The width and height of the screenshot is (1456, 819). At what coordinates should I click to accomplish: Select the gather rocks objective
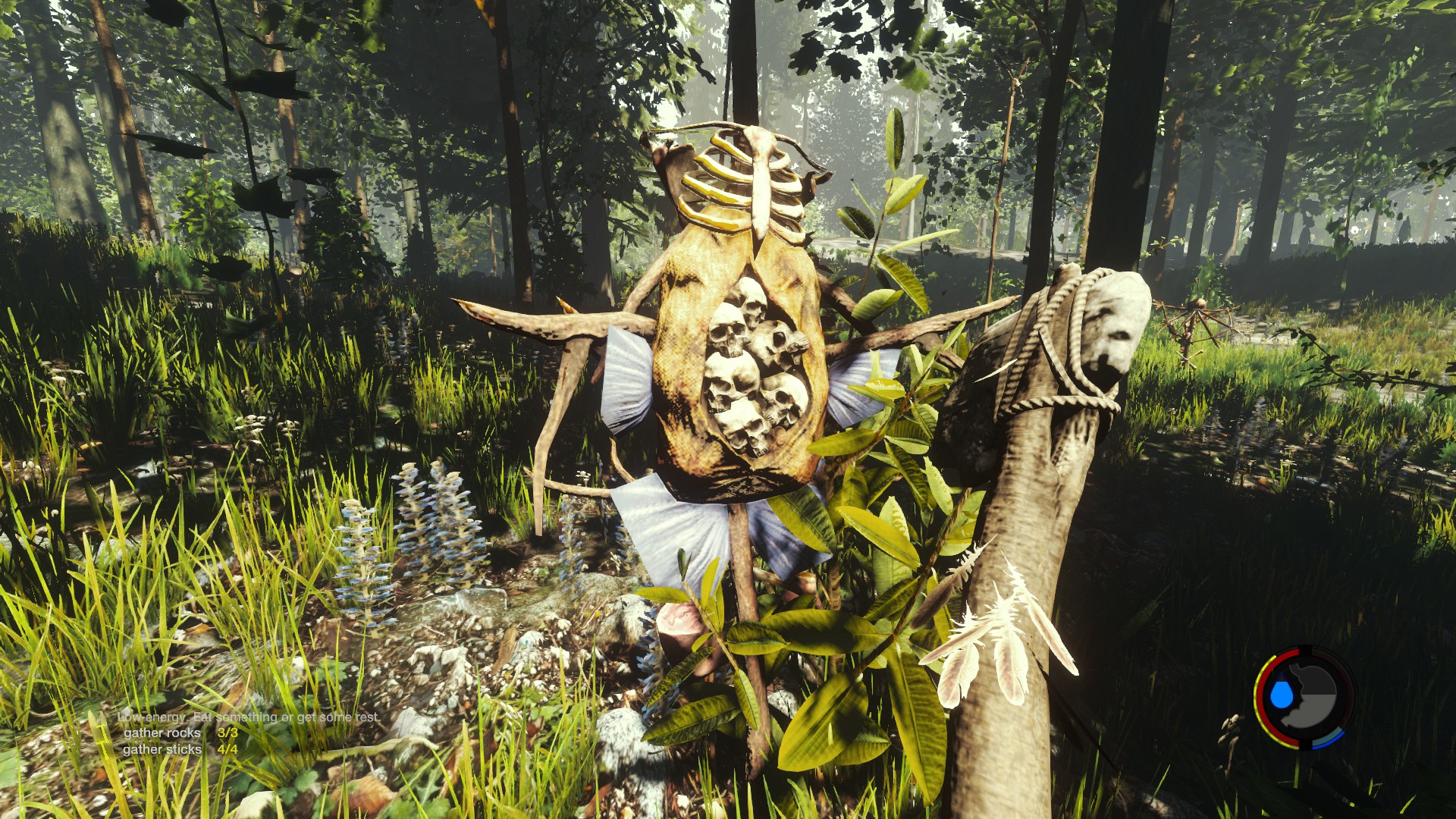point(162,733)
